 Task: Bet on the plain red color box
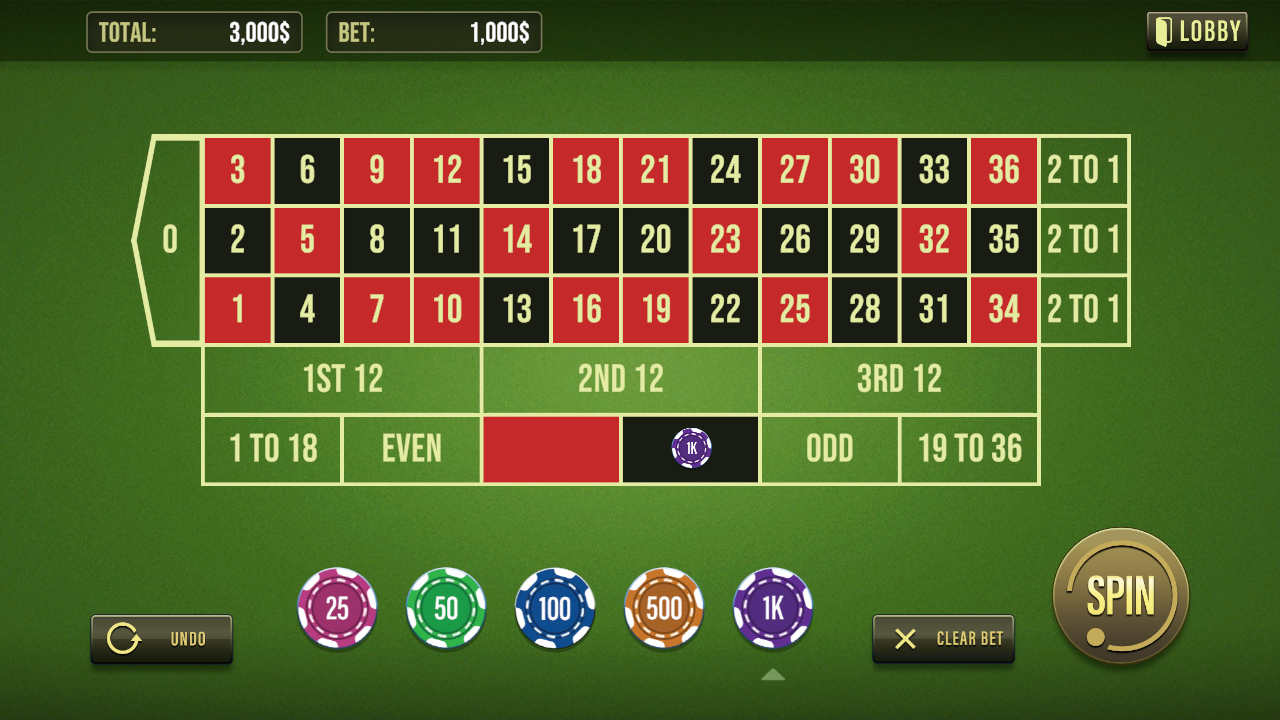click(551, 449)
